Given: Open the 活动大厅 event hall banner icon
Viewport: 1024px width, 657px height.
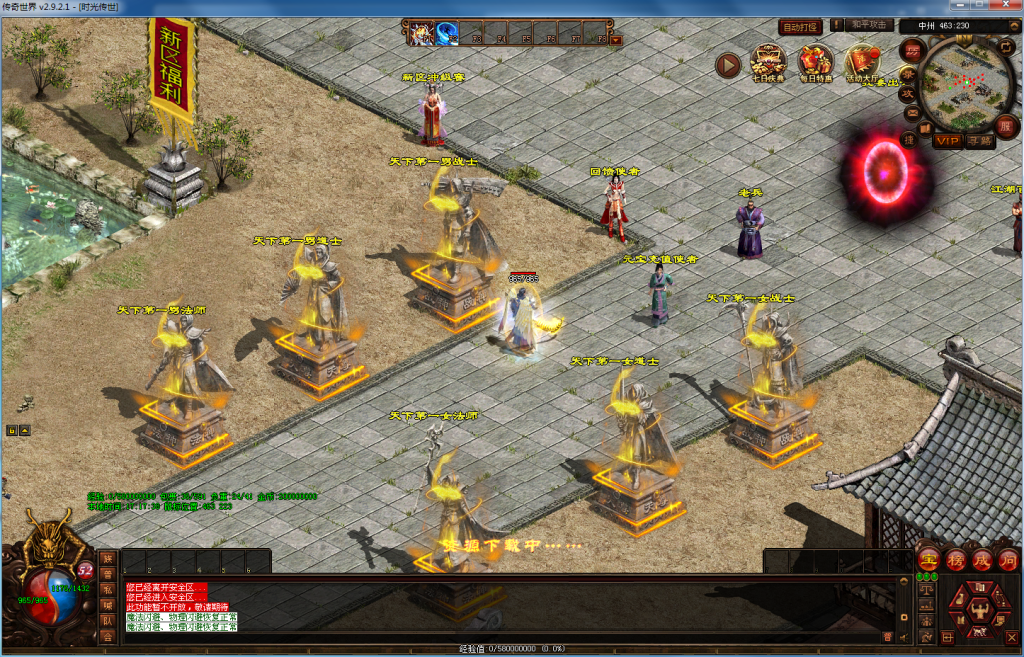Looking at the screenshot, I should 862,62.
